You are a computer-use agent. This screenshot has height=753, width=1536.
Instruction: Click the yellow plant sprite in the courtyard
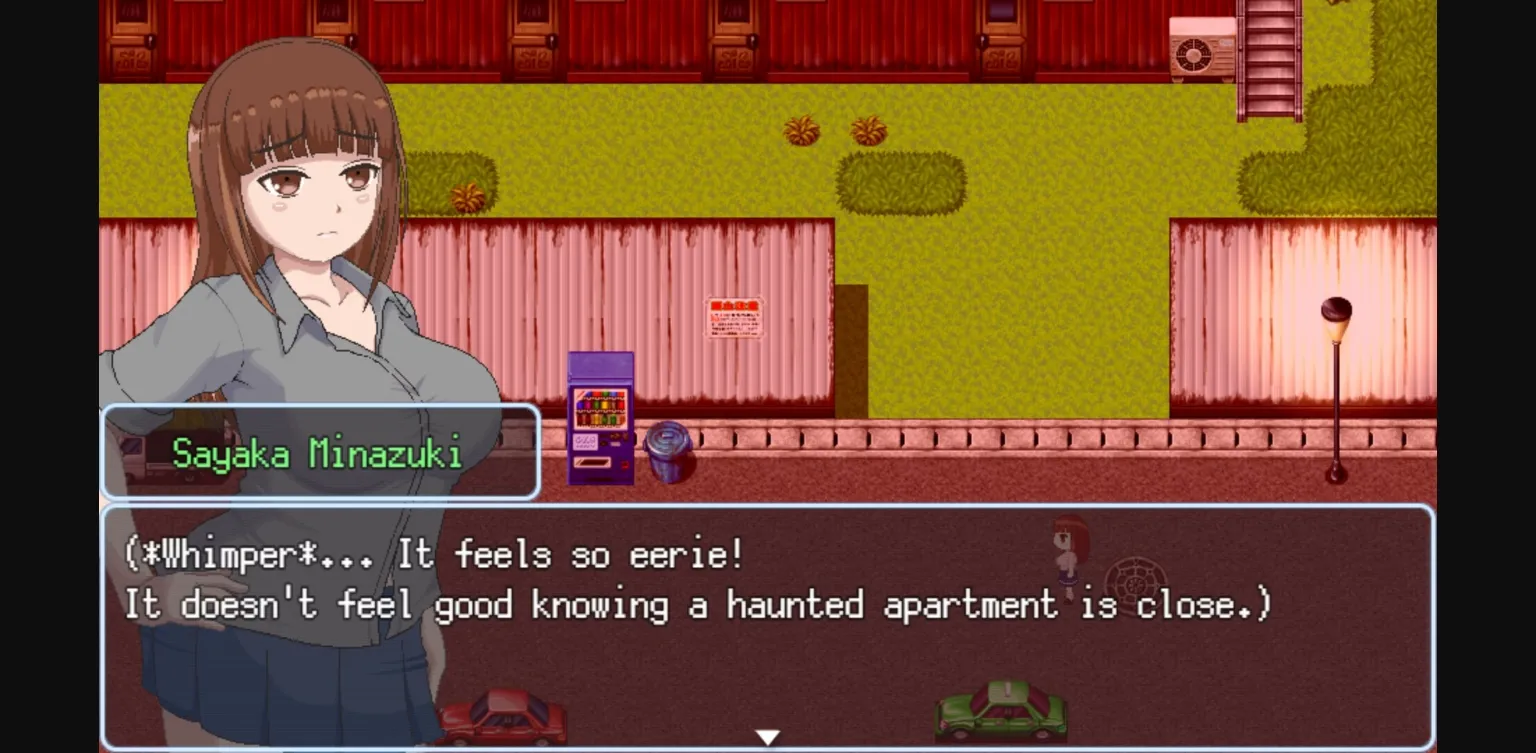tap(800, 128)
